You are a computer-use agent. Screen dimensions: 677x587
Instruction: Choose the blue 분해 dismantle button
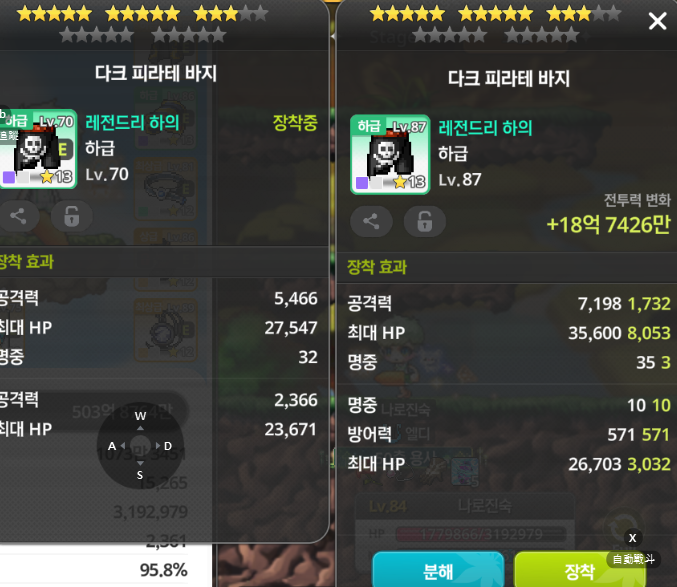[x=438, y=570]
